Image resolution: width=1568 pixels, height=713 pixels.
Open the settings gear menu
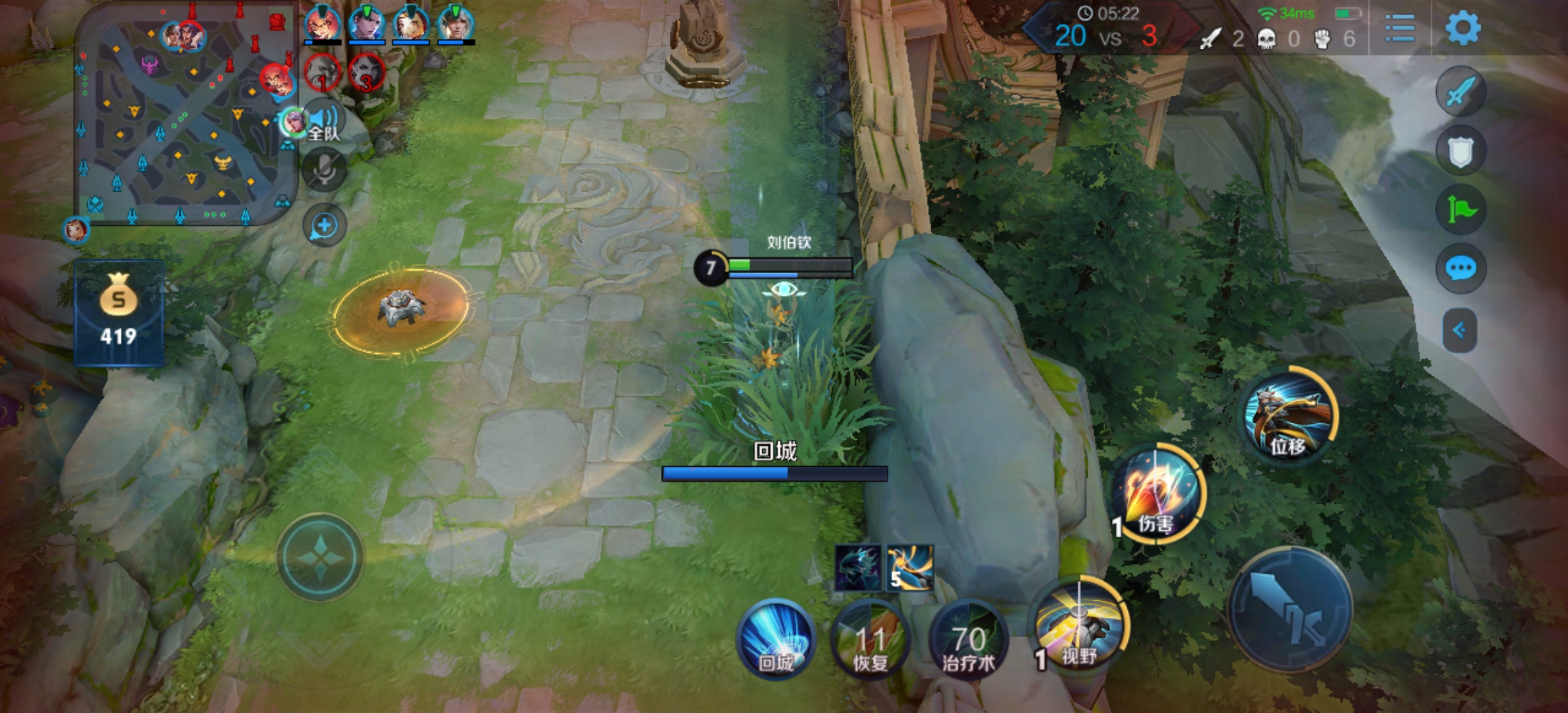click(1462, 28)
